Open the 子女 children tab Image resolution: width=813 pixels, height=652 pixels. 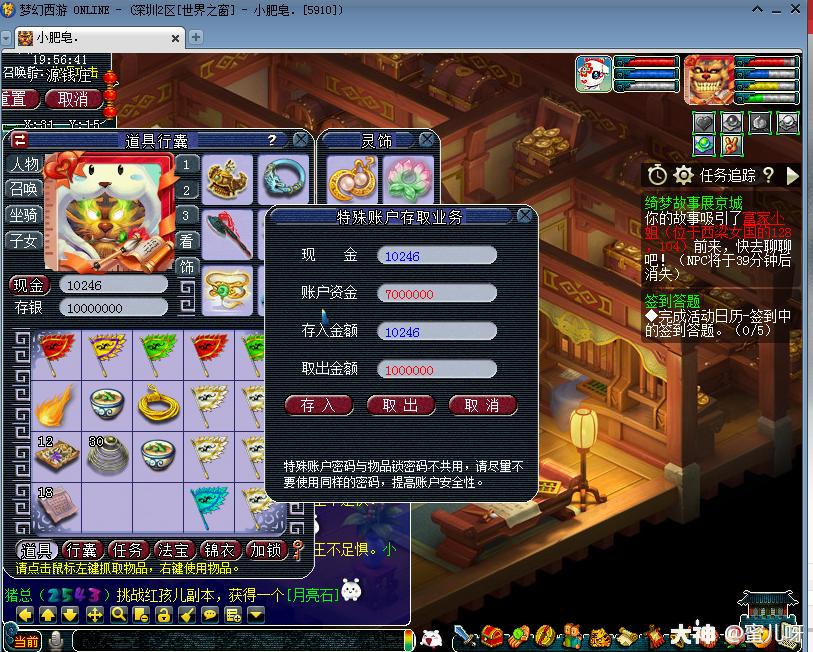tap(24, 240)
